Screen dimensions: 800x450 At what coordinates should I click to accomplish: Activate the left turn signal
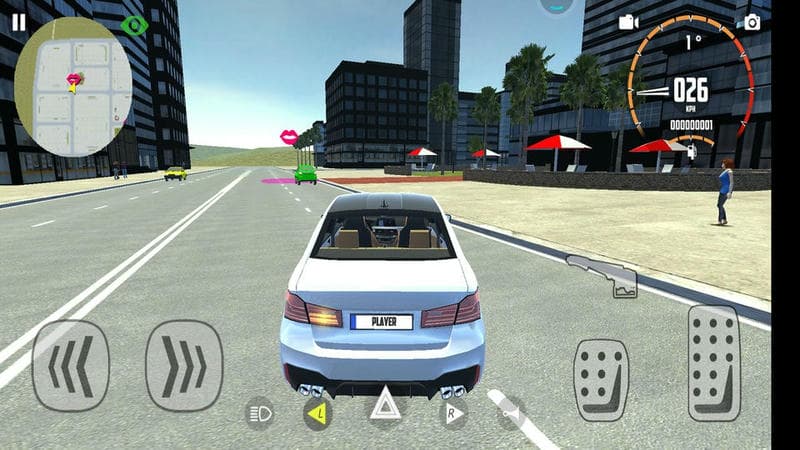(x=318, y=412)
